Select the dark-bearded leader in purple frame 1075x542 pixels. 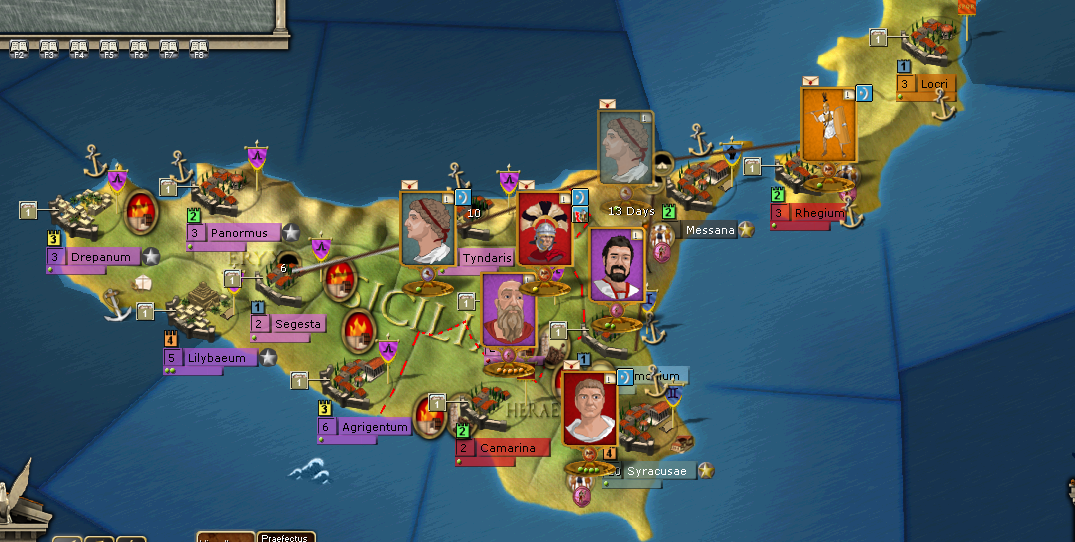616,265
